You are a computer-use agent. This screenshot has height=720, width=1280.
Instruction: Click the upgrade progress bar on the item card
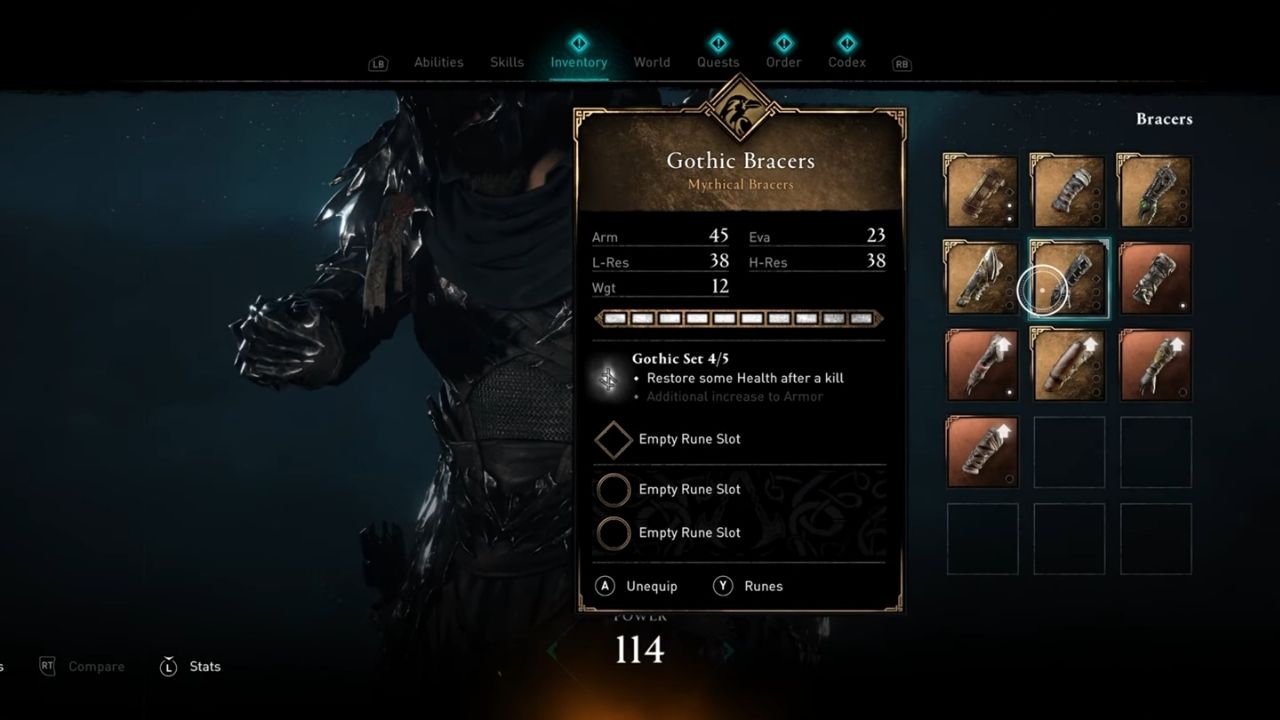(x=738, y=318)
